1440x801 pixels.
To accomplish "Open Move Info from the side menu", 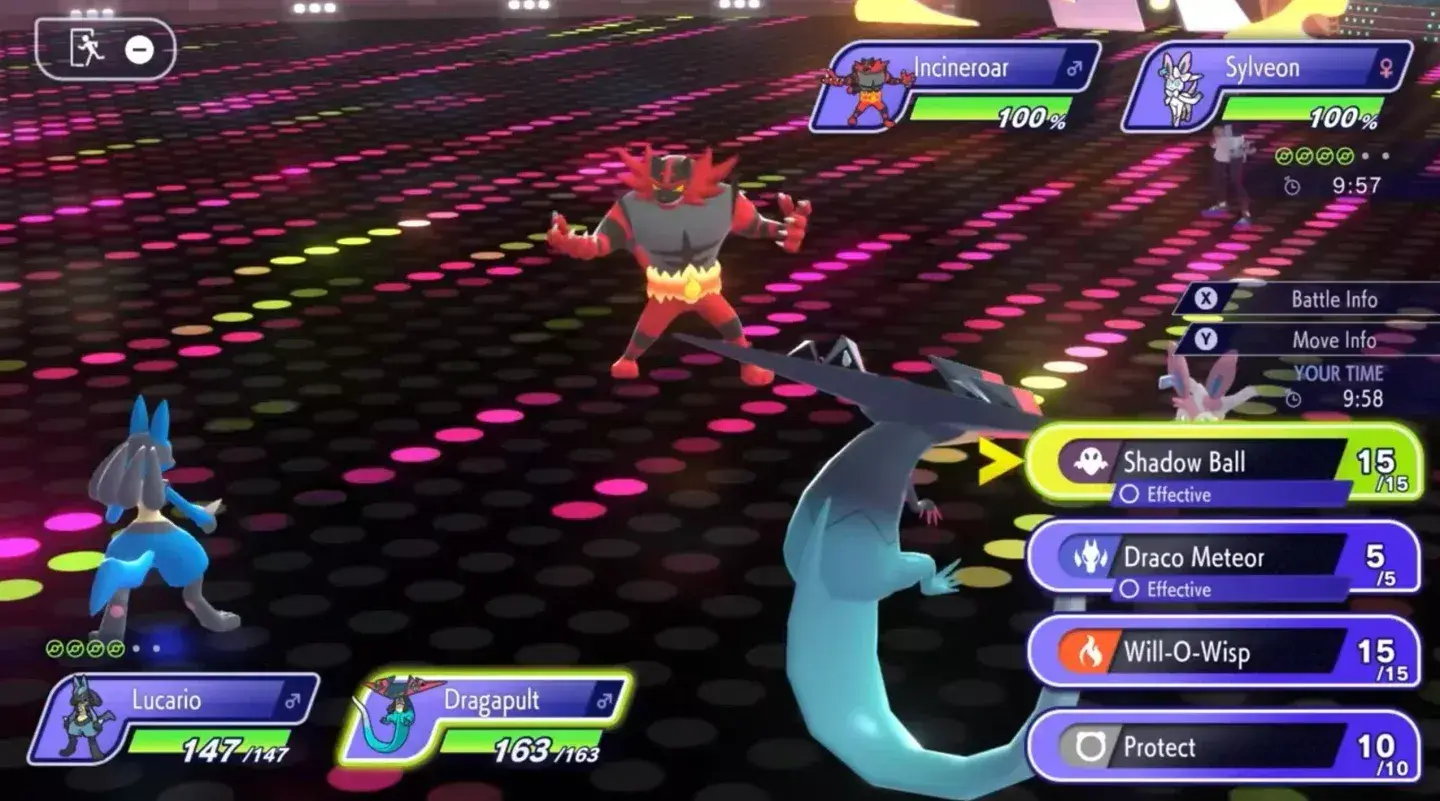I will click(1336, 340).
